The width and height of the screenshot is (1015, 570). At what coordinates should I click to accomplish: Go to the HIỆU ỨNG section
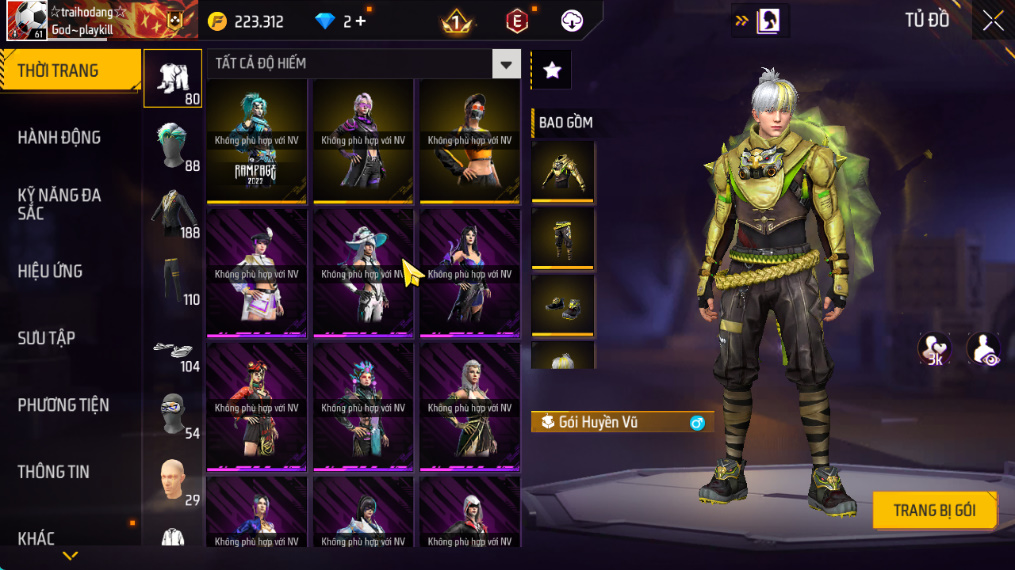51,271
